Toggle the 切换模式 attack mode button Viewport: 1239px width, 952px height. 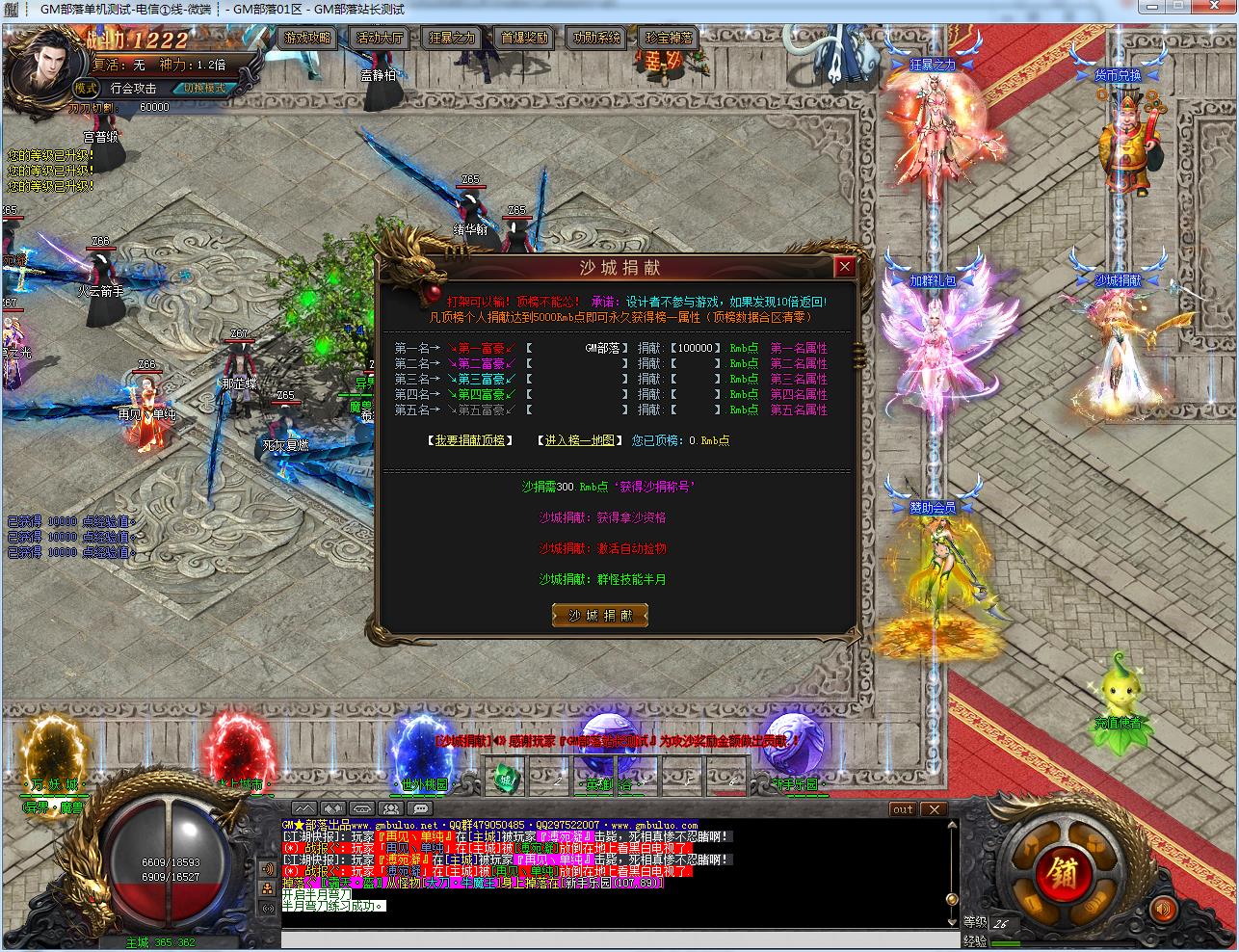[204, 88]
